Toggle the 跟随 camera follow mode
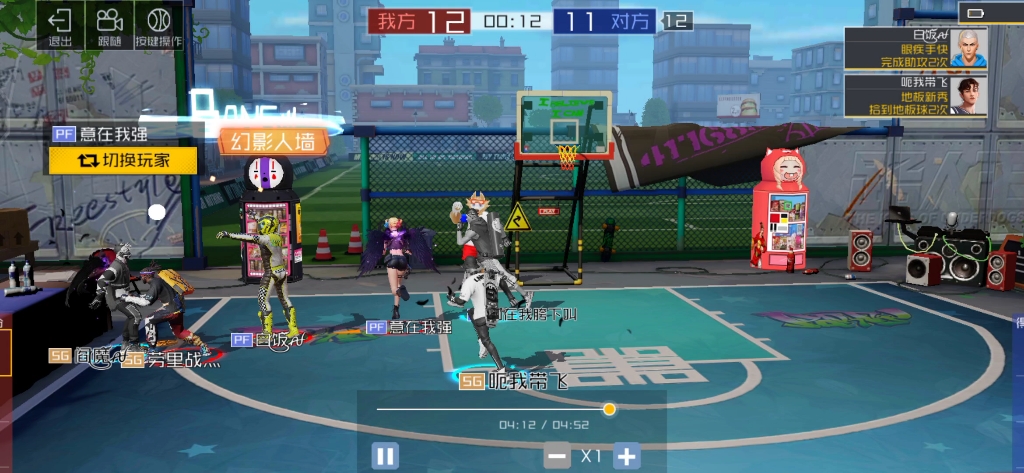The height and width of the screenshot is (473, 1024). point(109,26)
